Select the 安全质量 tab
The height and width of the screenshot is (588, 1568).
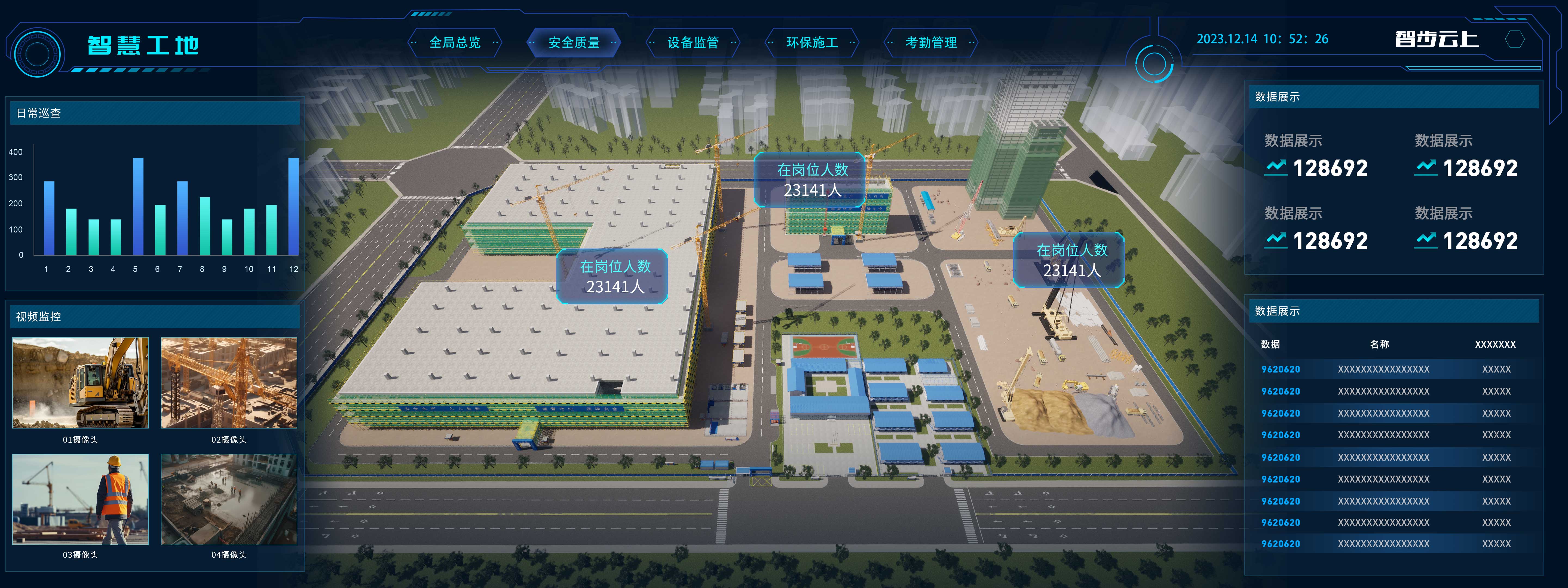point(573,43)
